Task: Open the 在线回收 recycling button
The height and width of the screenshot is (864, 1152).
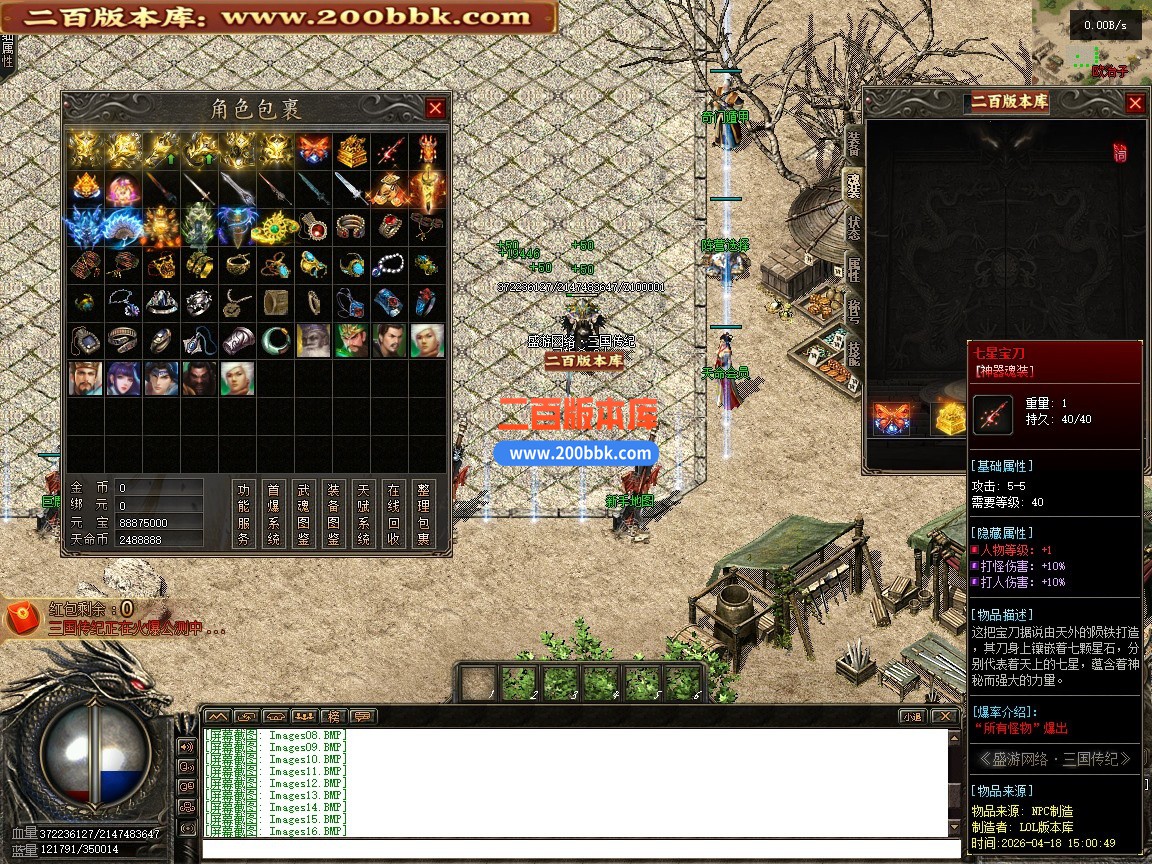Action: (x=394, y=513)
